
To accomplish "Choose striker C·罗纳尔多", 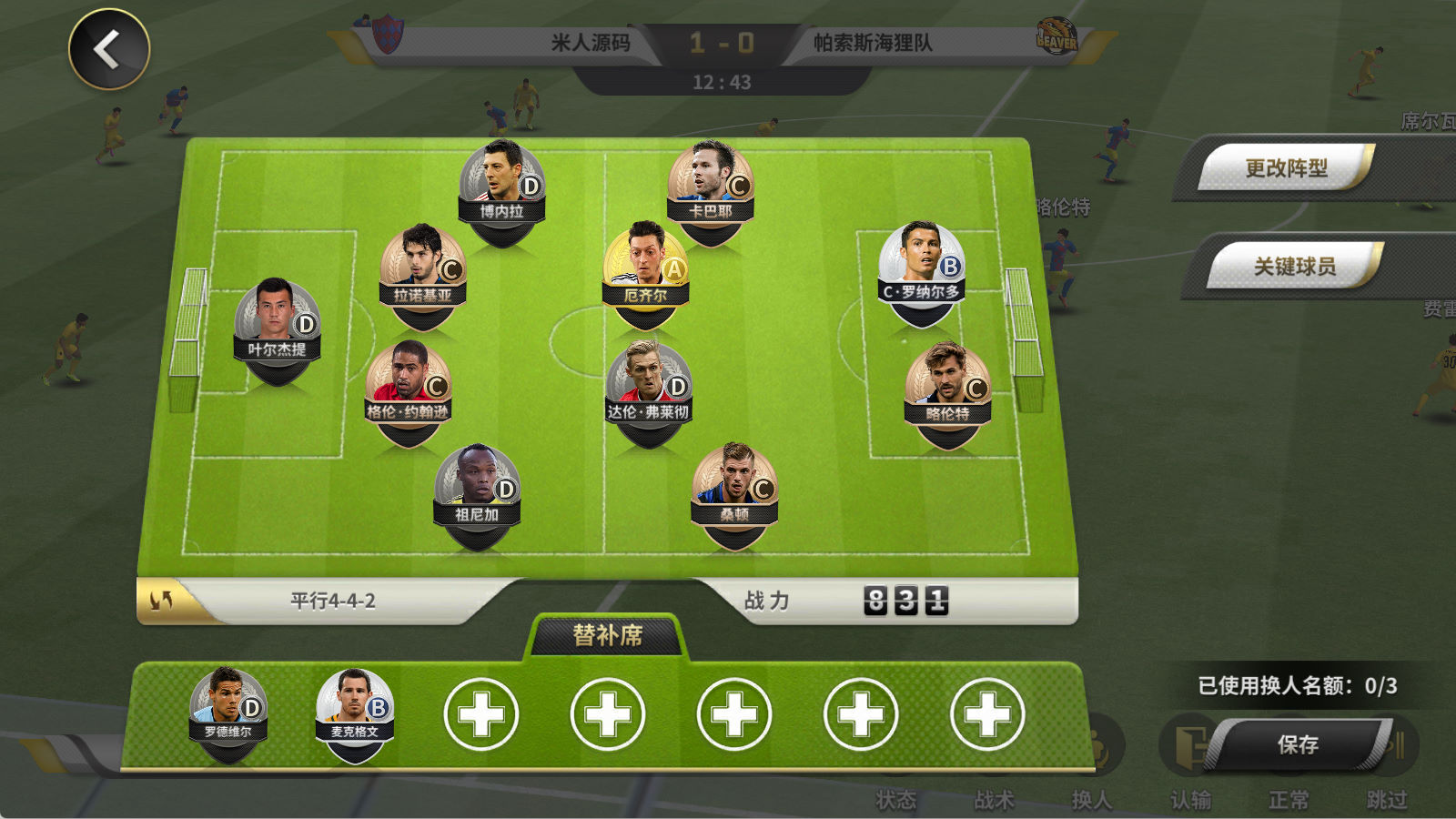I will click(921, 266).
